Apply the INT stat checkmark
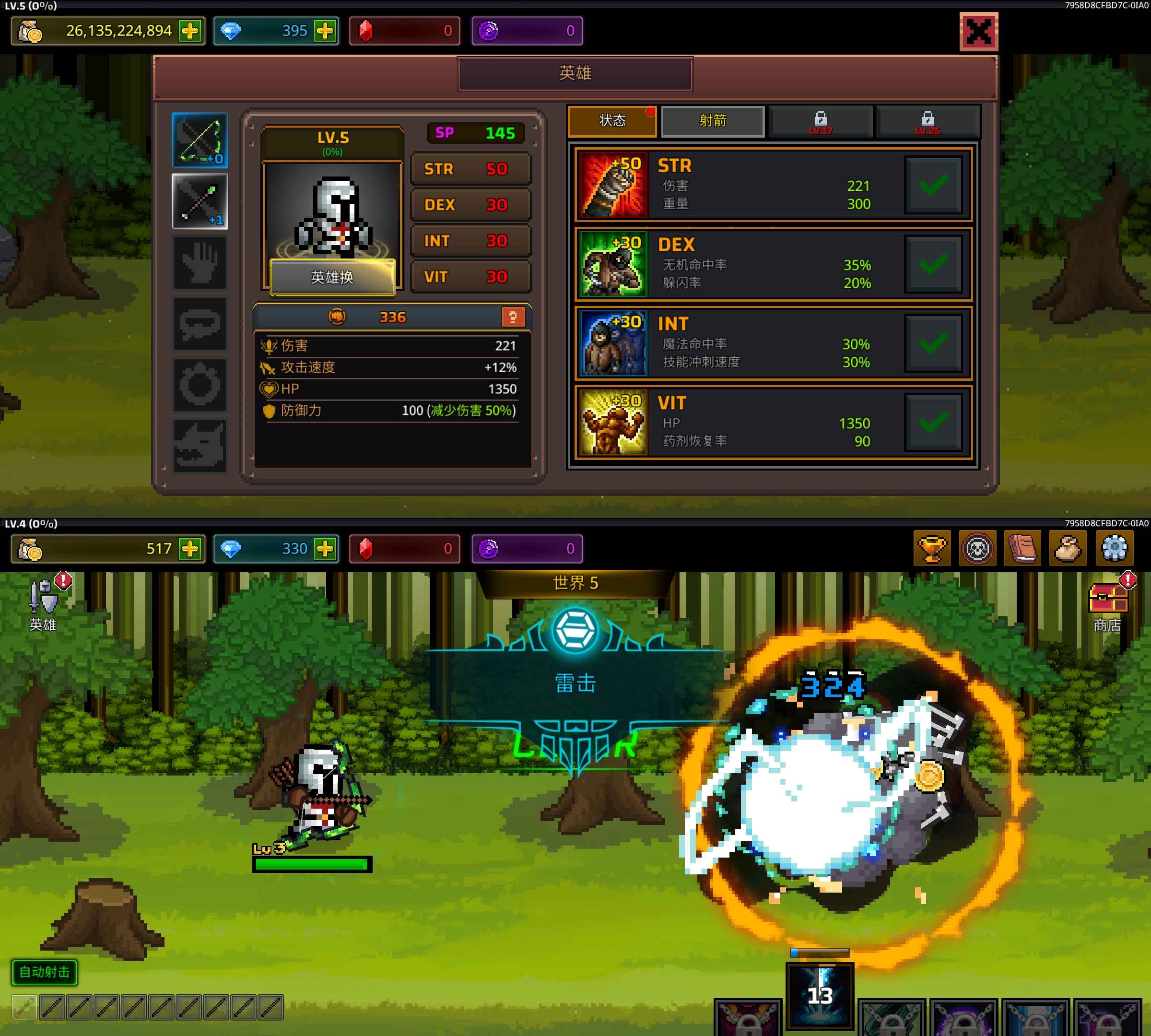1151x1036 pixels. click(x=933, y=343)
